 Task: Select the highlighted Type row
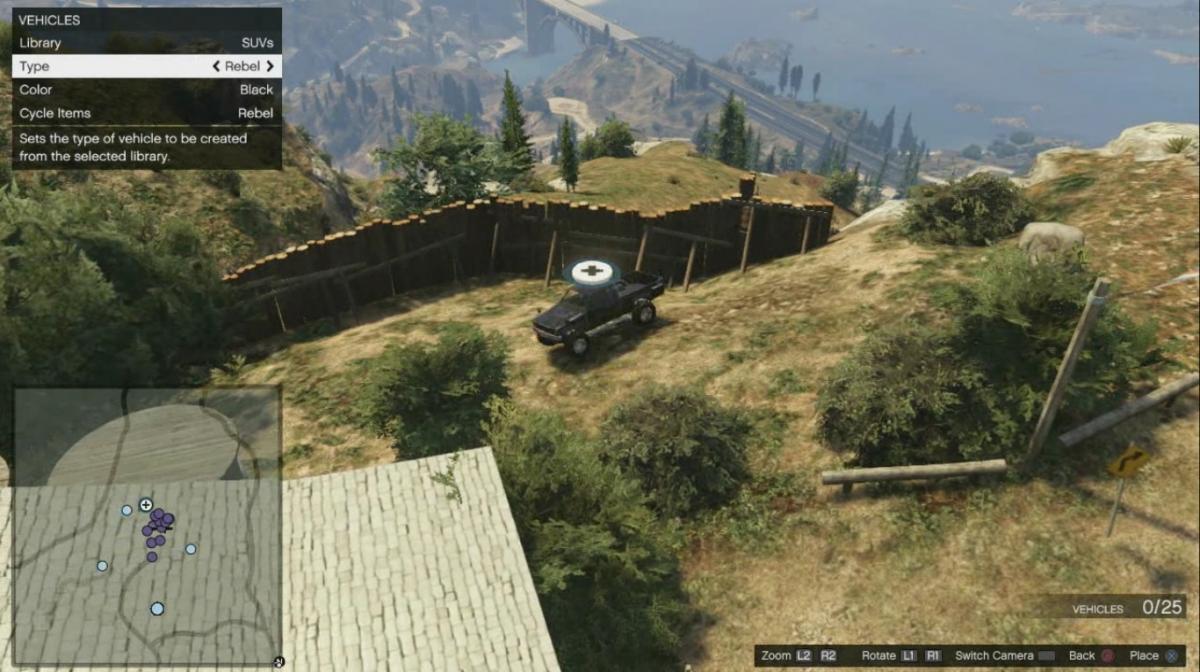pos(146,66)
